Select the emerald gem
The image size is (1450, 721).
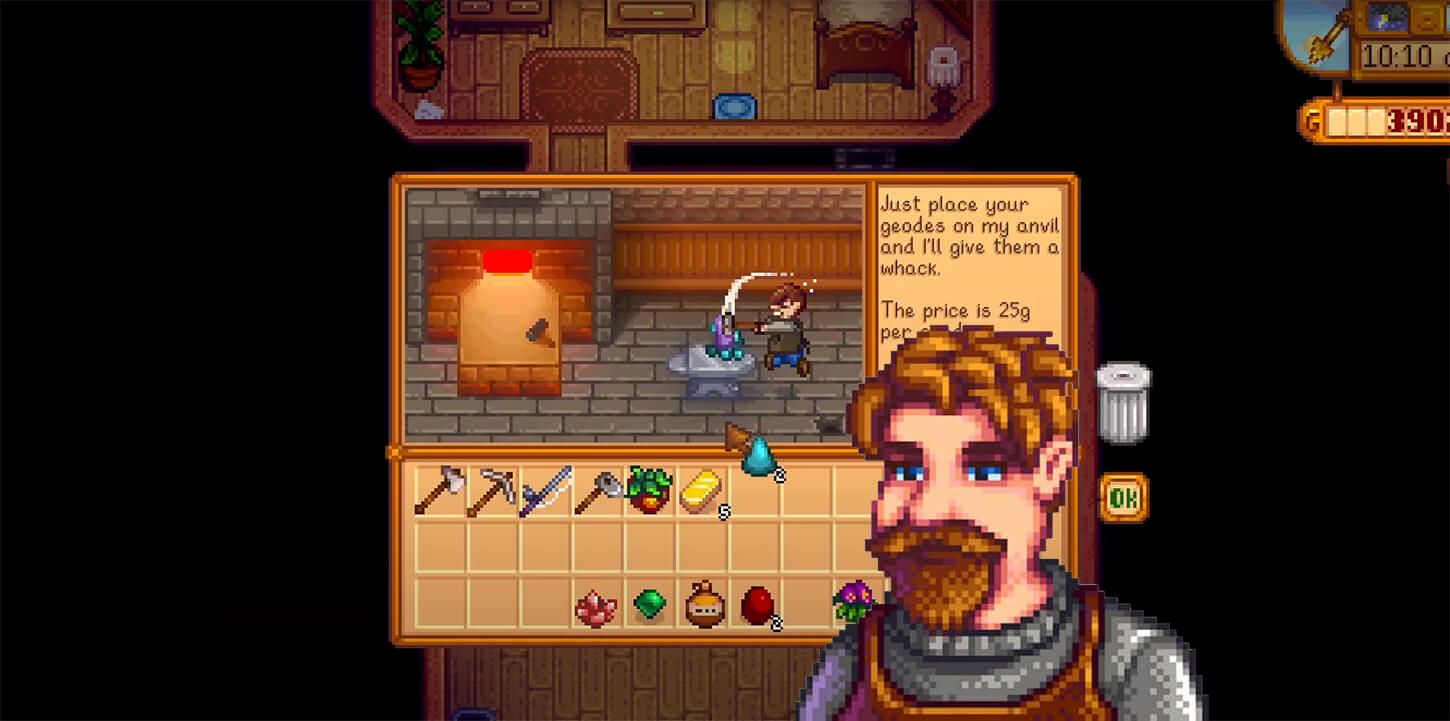[651, 601]
